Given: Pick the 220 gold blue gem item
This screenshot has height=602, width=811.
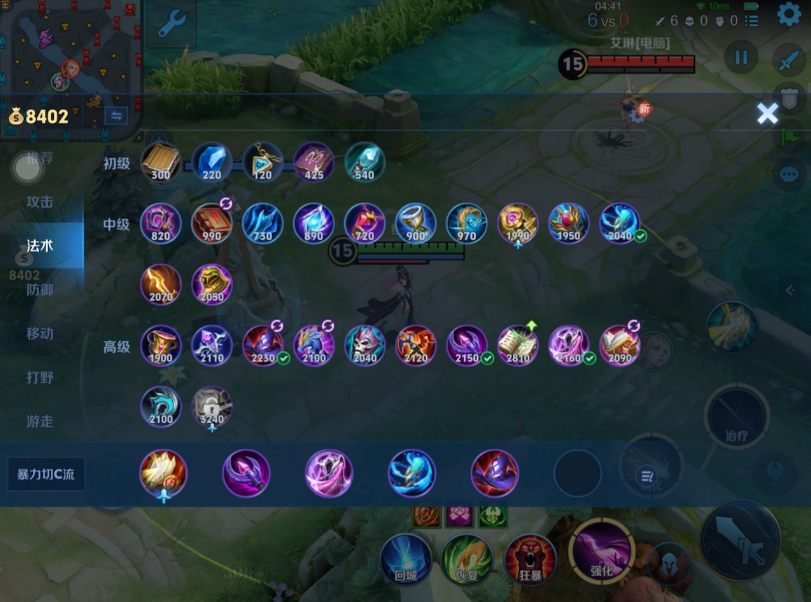Looking at the screenshot, I should (x=212, y=161).
